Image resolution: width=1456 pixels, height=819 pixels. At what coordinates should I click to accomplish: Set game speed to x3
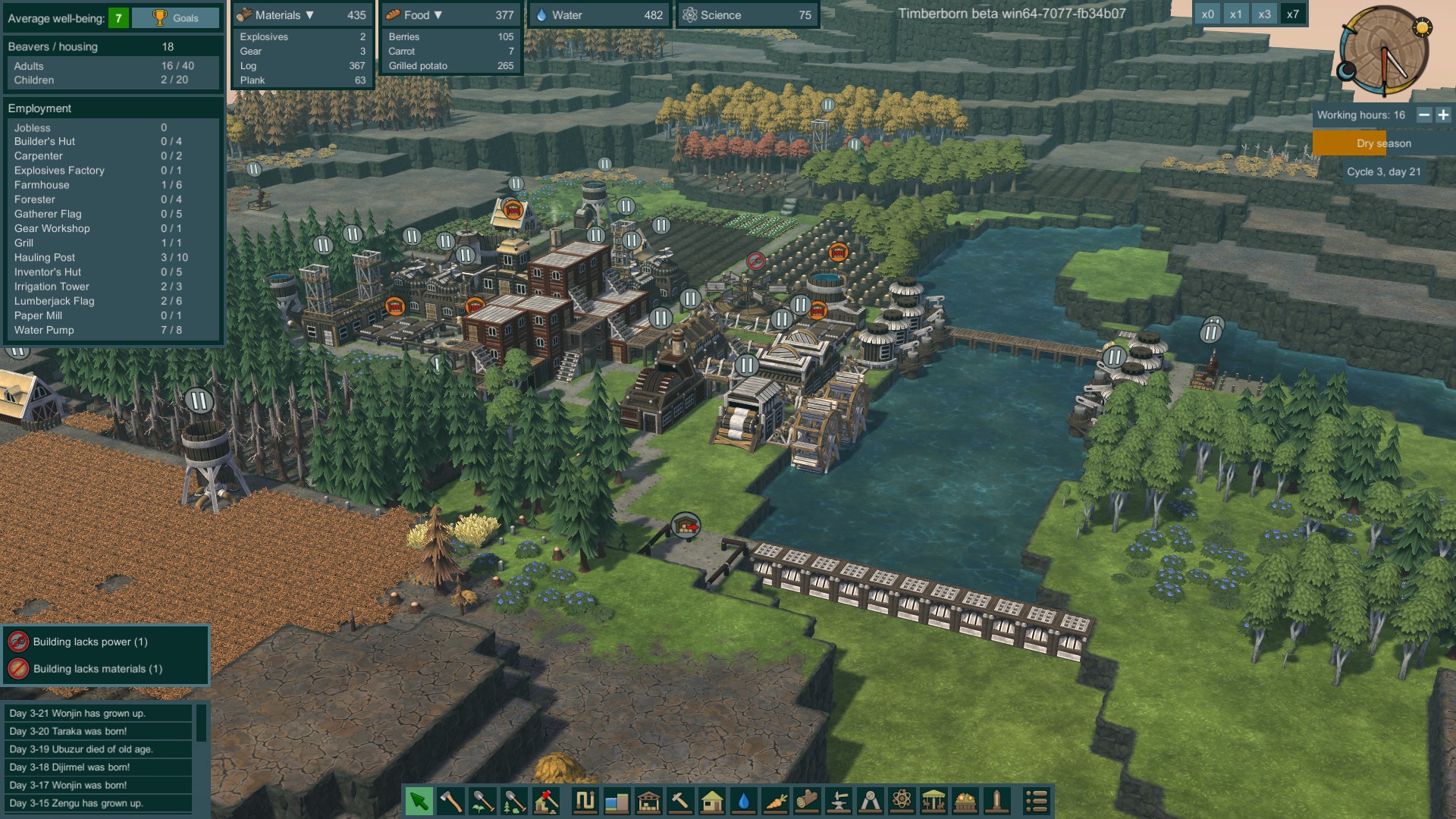coord(1264,14)
